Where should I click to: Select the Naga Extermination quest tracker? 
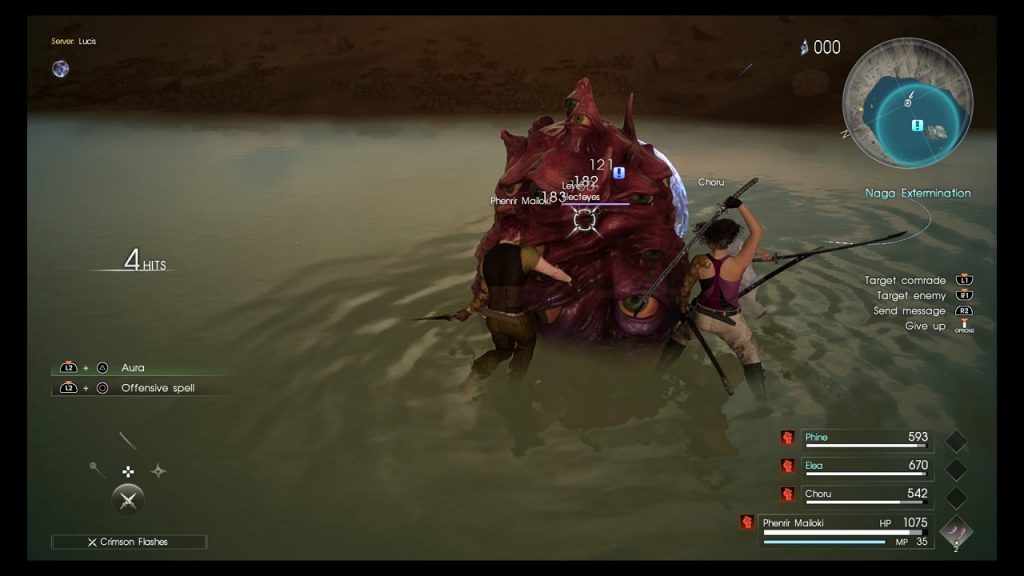coord(918,193)
